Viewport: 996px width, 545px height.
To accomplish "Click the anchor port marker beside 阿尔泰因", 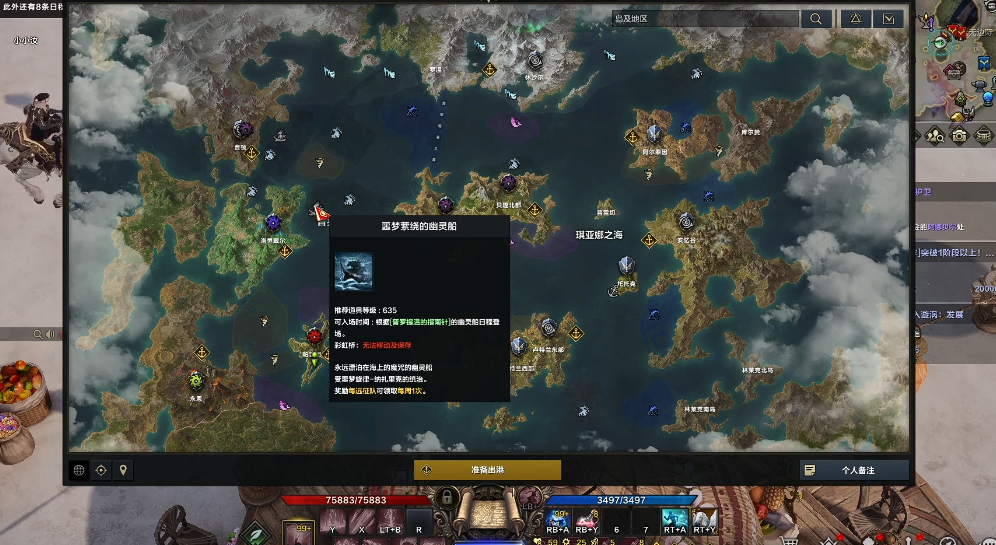I will point(632,136).
